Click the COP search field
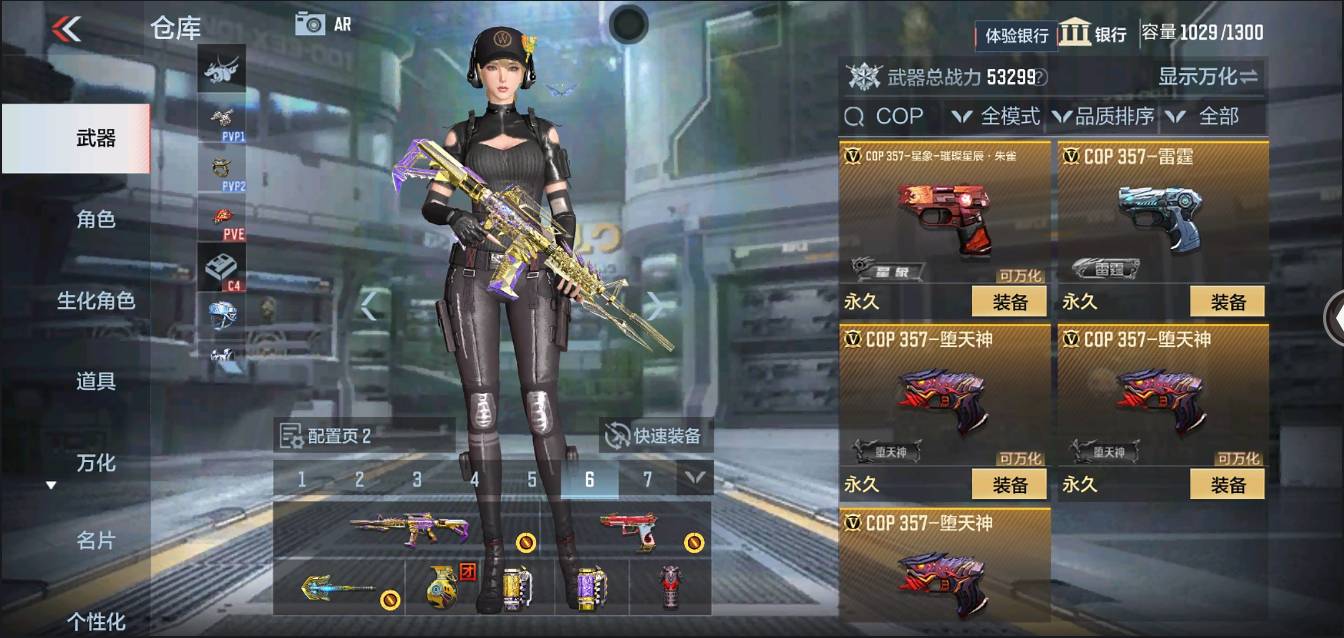Image resolution: width=1344 pixels, height=638 pixels. (892, 116)
